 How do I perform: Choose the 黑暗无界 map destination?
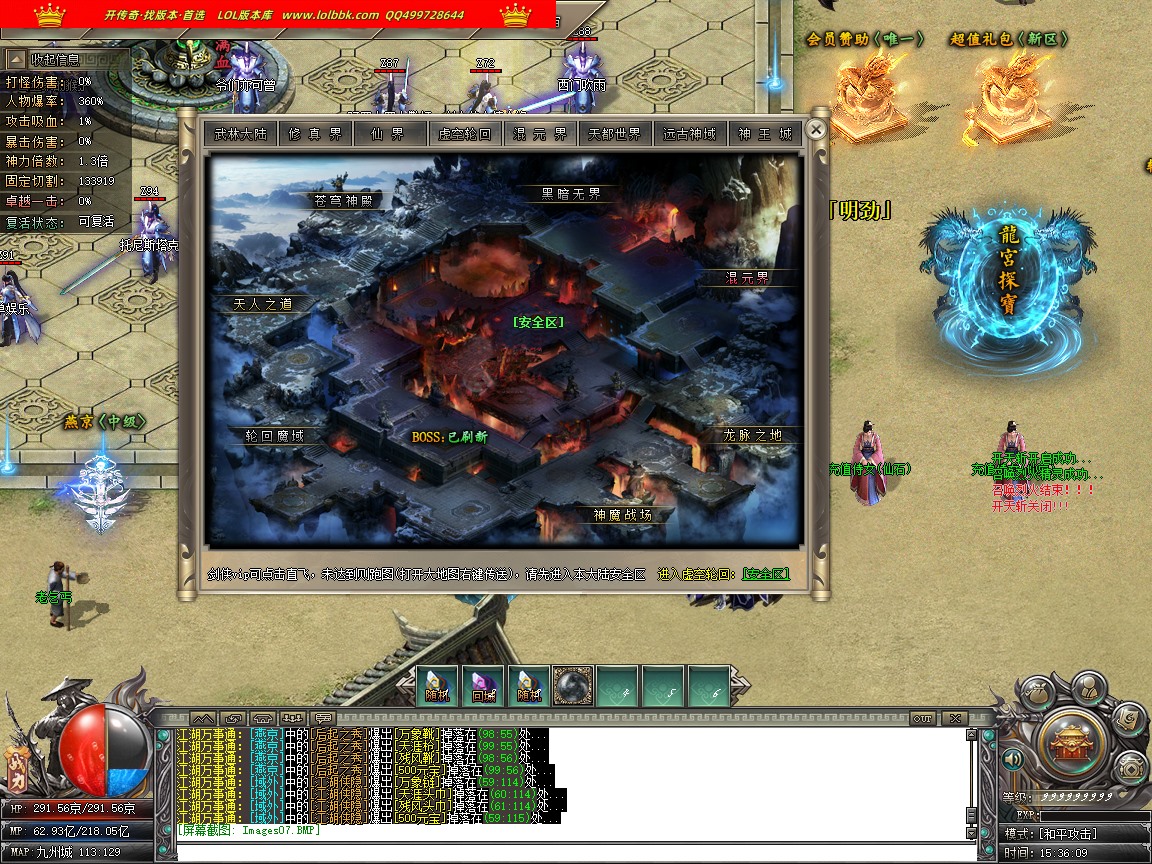pos(571,194)
